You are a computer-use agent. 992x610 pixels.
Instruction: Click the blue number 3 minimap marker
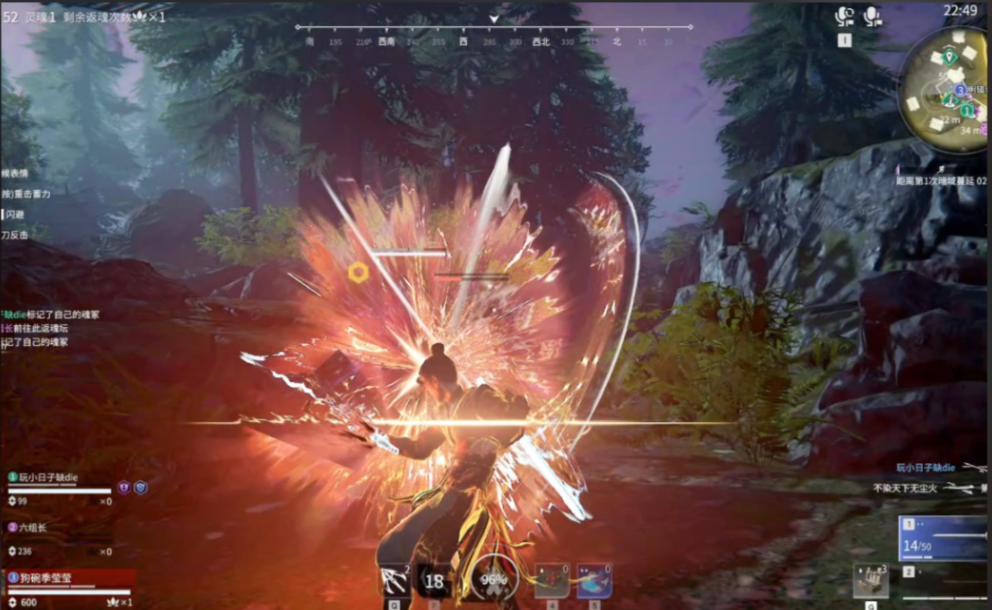point(959,90)
